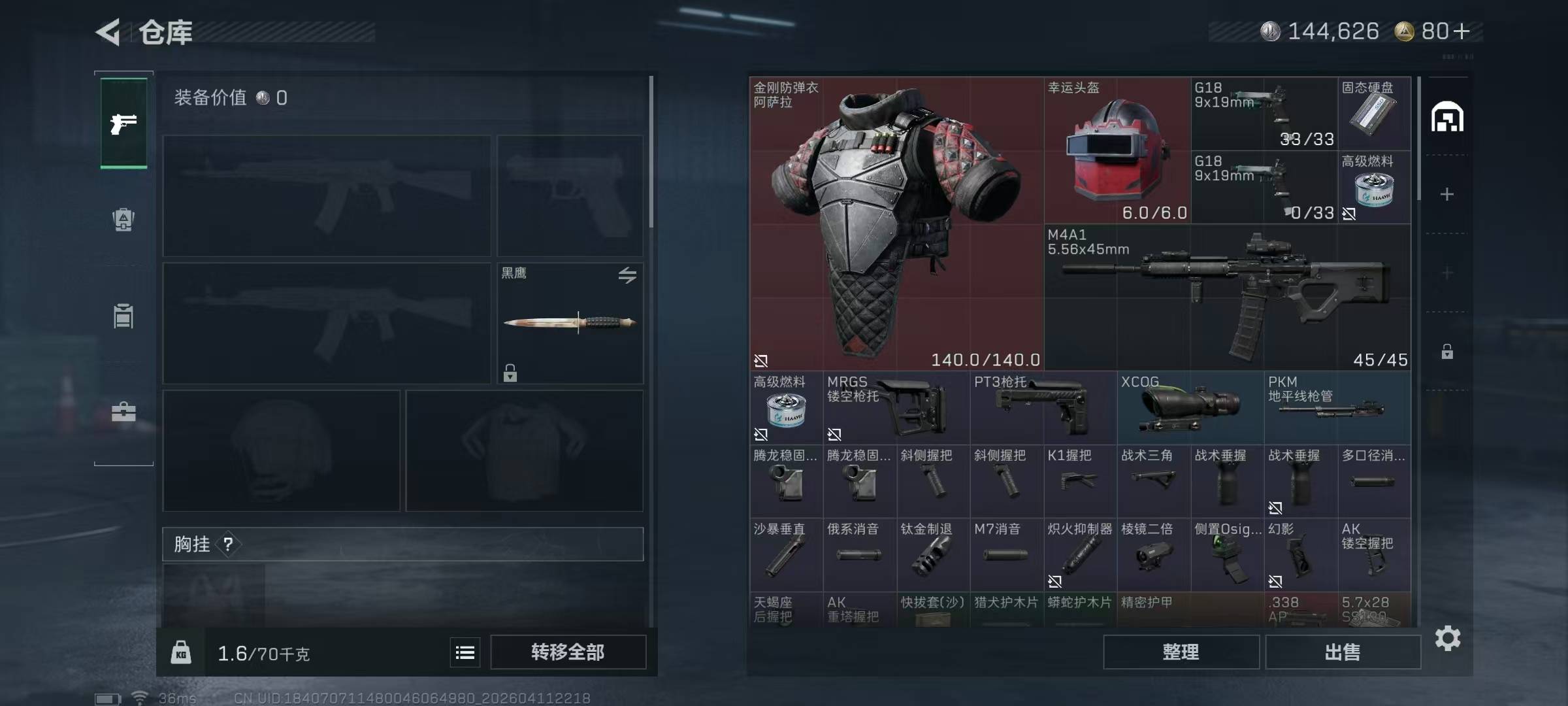This screenshot has height=706, width=1568.
Task: Choose the 固态硬盘 solid state drive item
Action: [1374, 114]
